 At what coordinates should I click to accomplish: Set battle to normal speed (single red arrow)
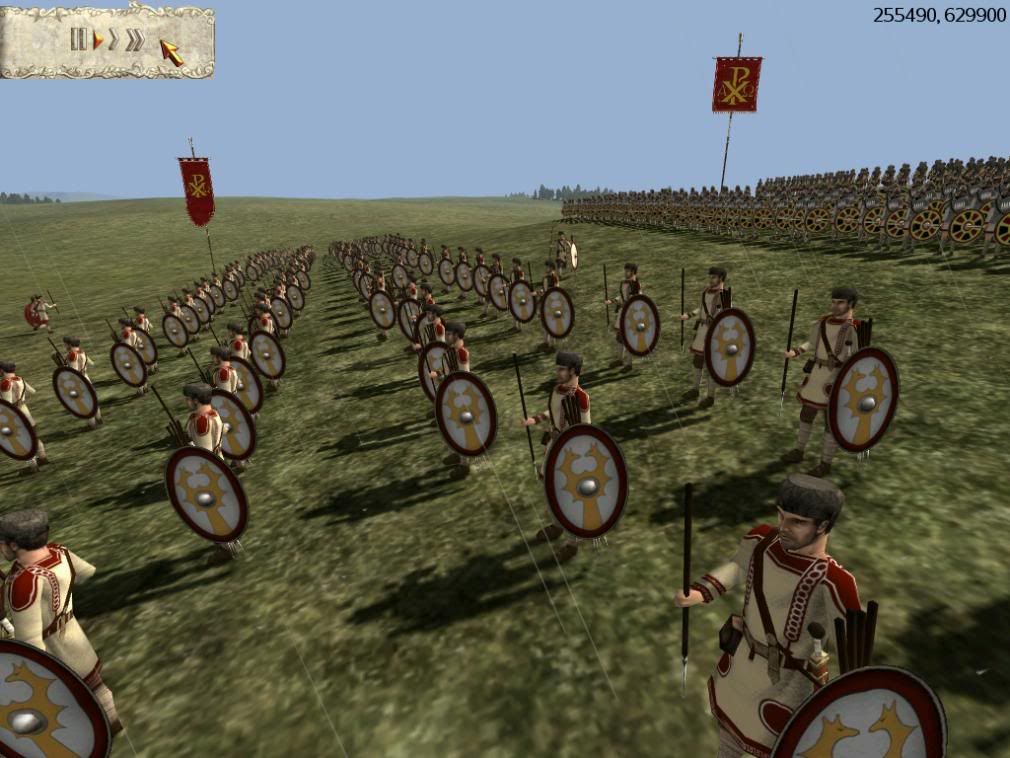[98, 39]
